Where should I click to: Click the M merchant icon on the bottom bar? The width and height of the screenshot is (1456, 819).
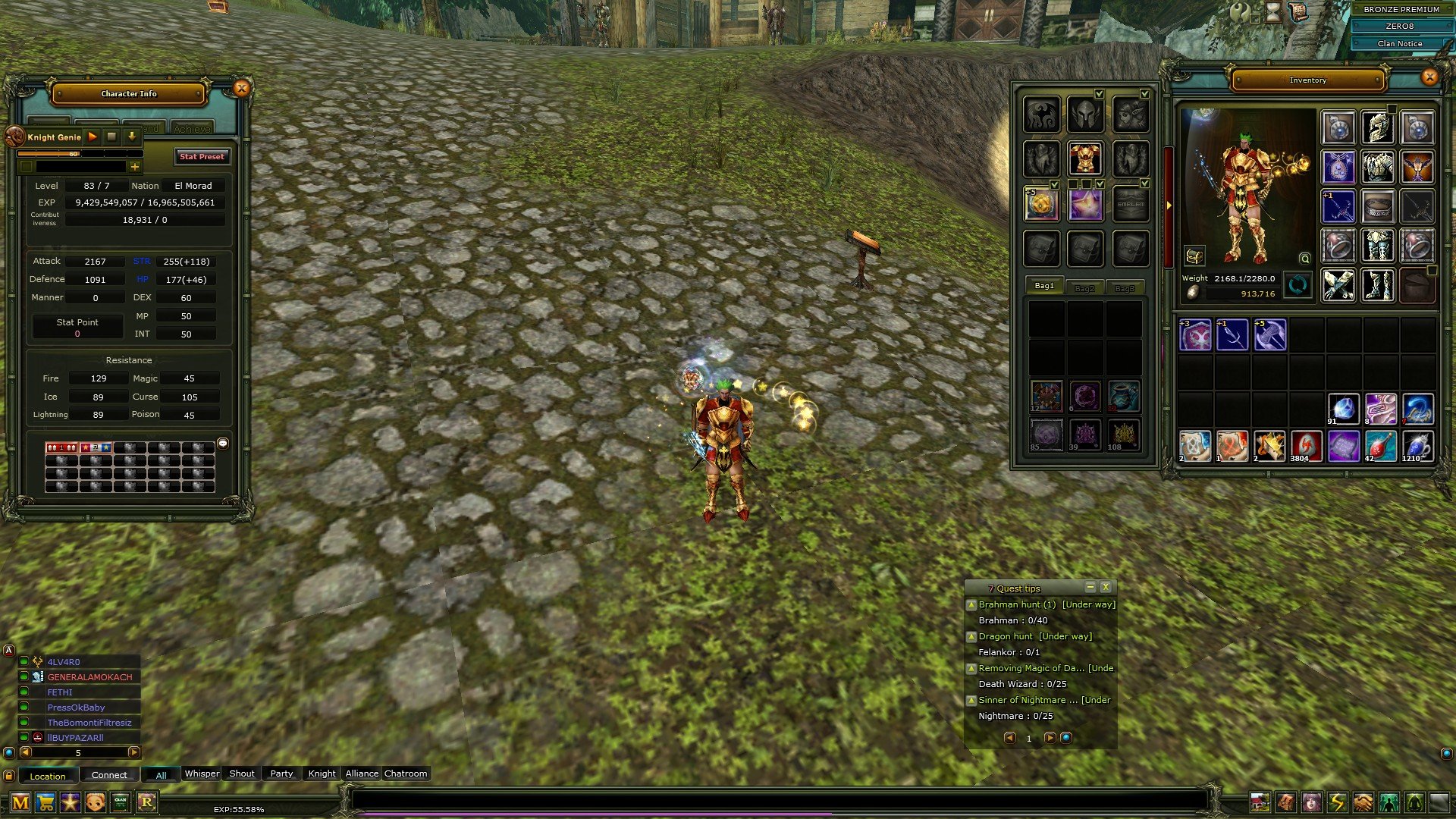[x=20, y=802]
